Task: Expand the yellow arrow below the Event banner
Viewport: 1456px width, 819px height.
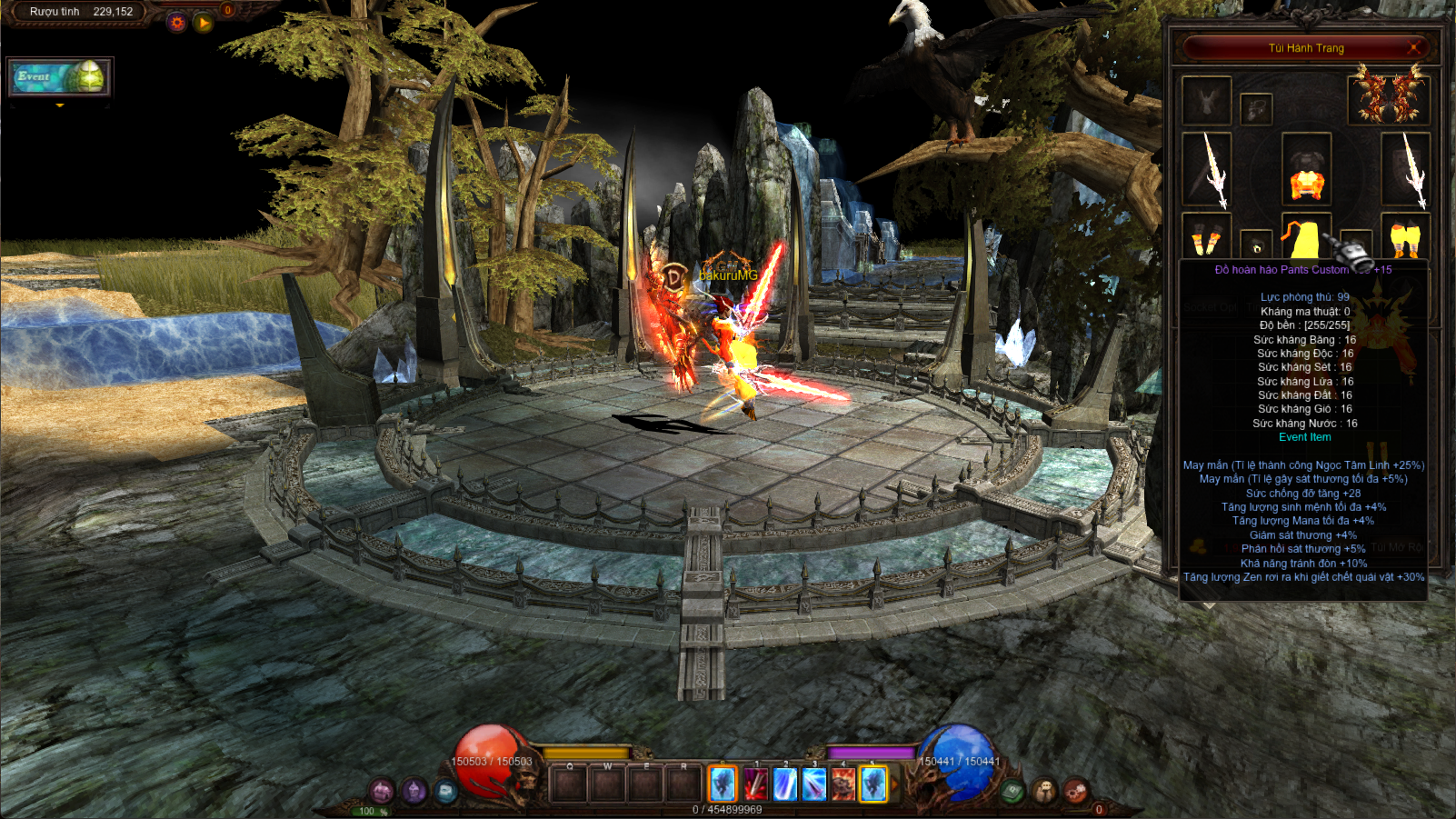Action: 60,105
